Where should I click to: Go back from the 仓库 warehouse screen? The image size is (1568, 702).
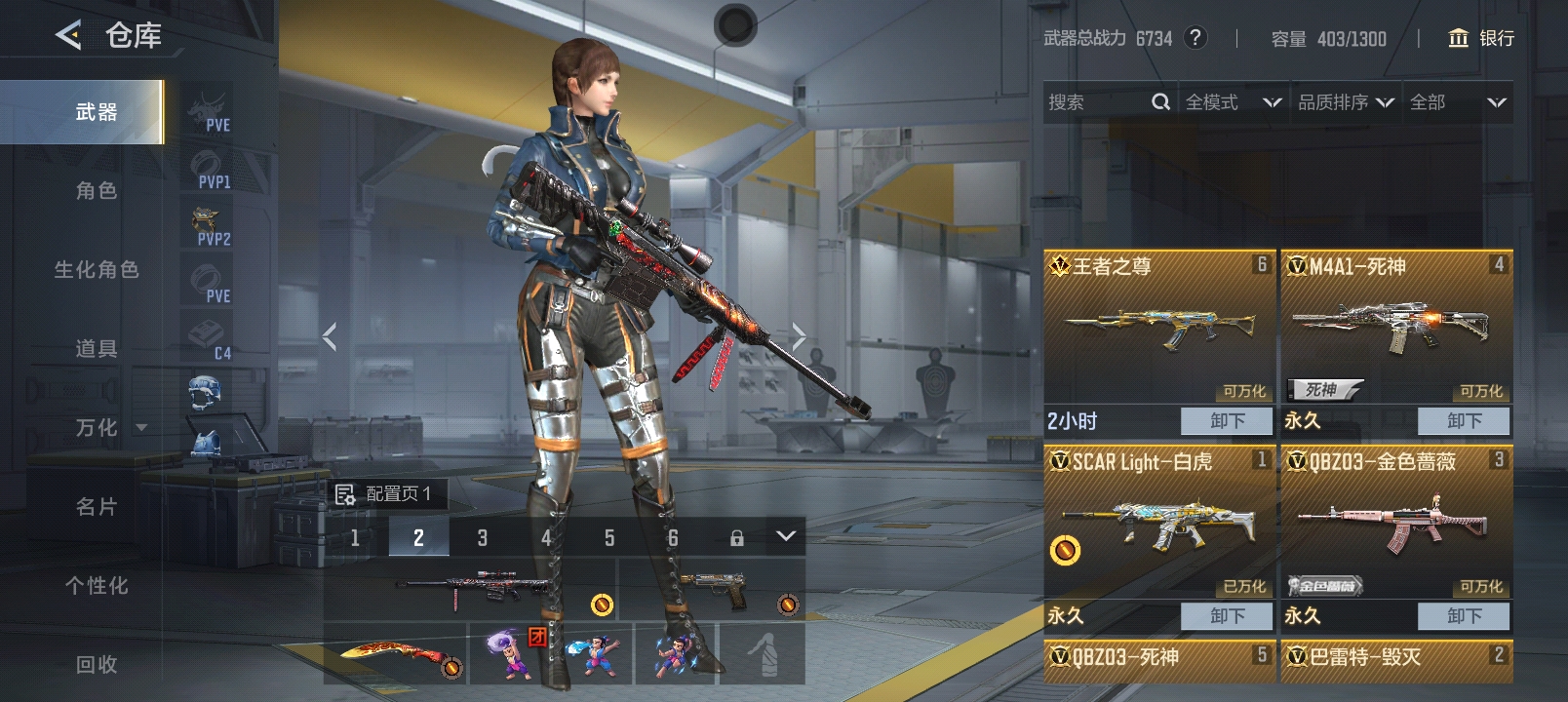(68, 36)
